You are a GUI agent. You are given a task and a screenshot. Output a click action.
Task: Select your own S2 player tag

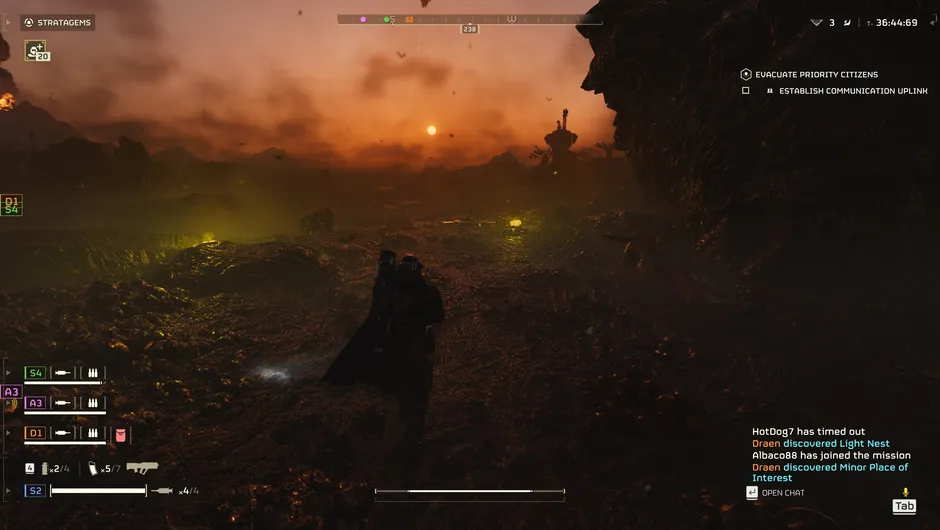click(x=35, y=491)
